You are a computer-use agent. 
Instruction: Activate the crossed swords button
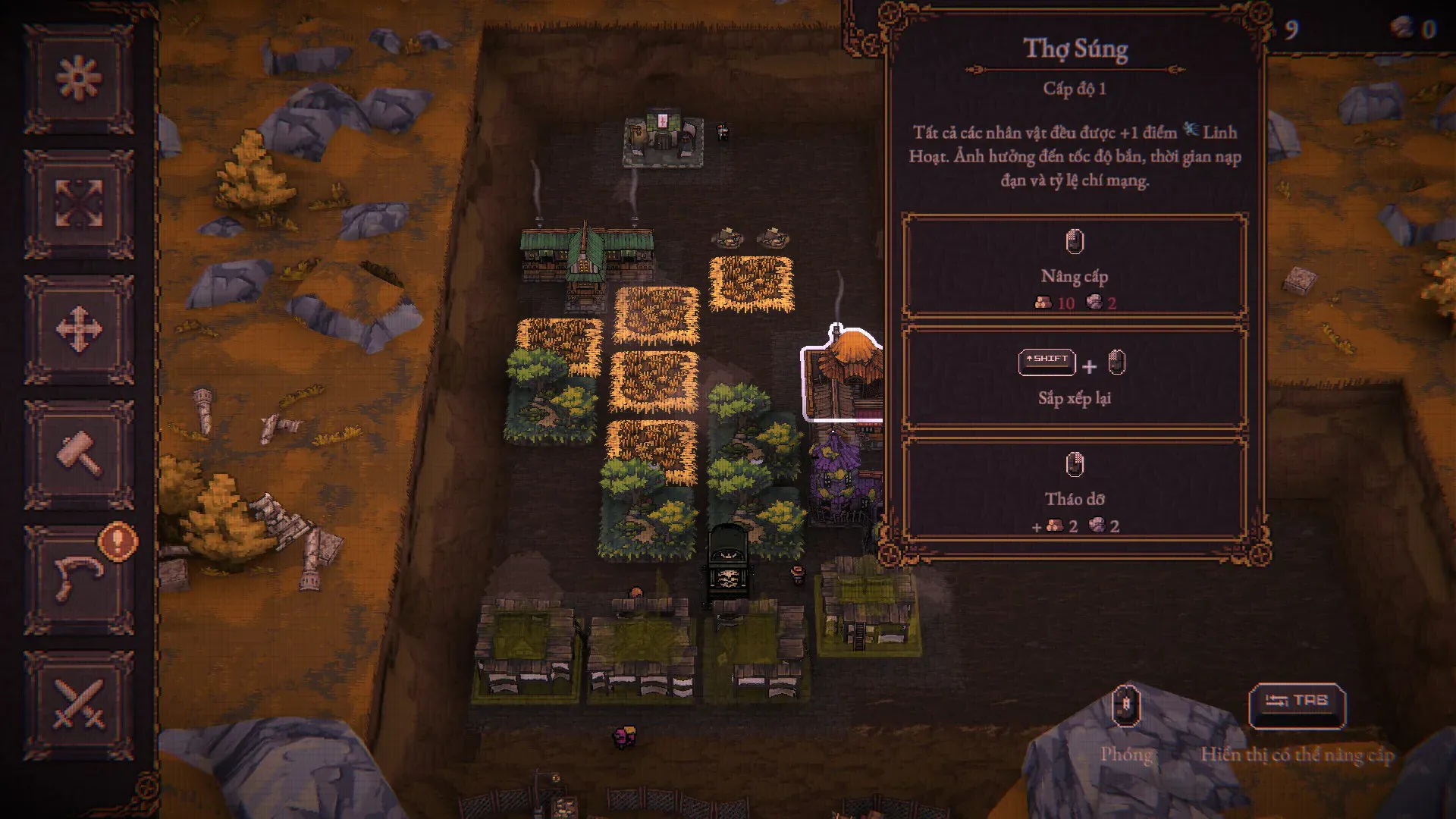[79, 704]
